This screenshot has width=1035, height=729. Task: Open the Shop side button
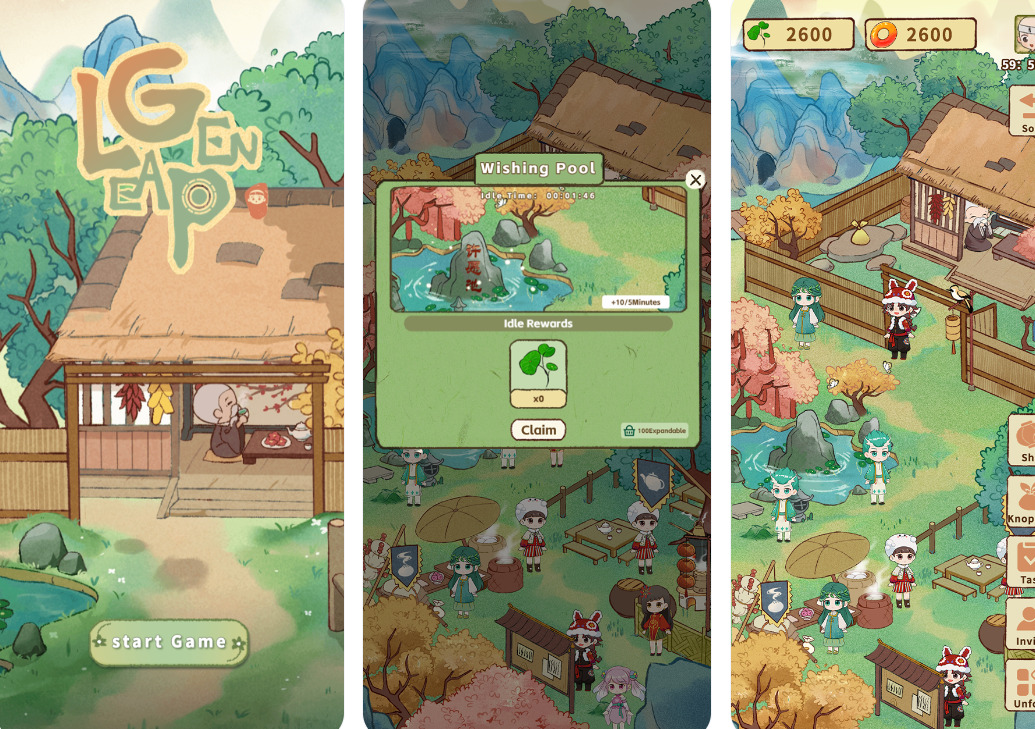pos(1021,441)
